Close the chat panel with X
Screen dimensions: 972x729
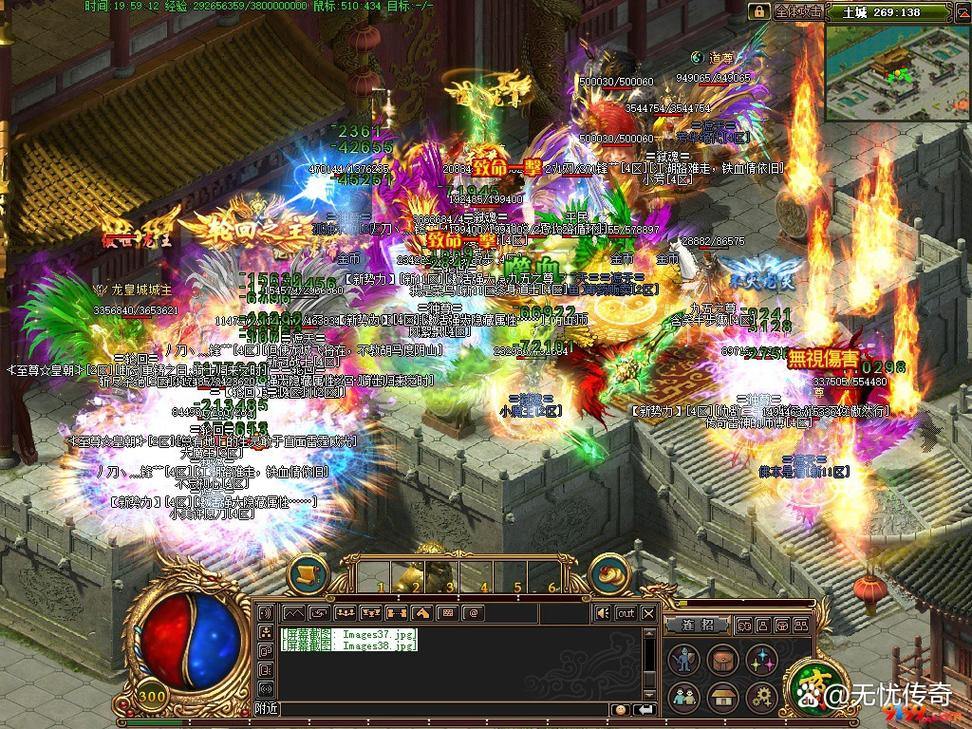[x=648, y=613]
